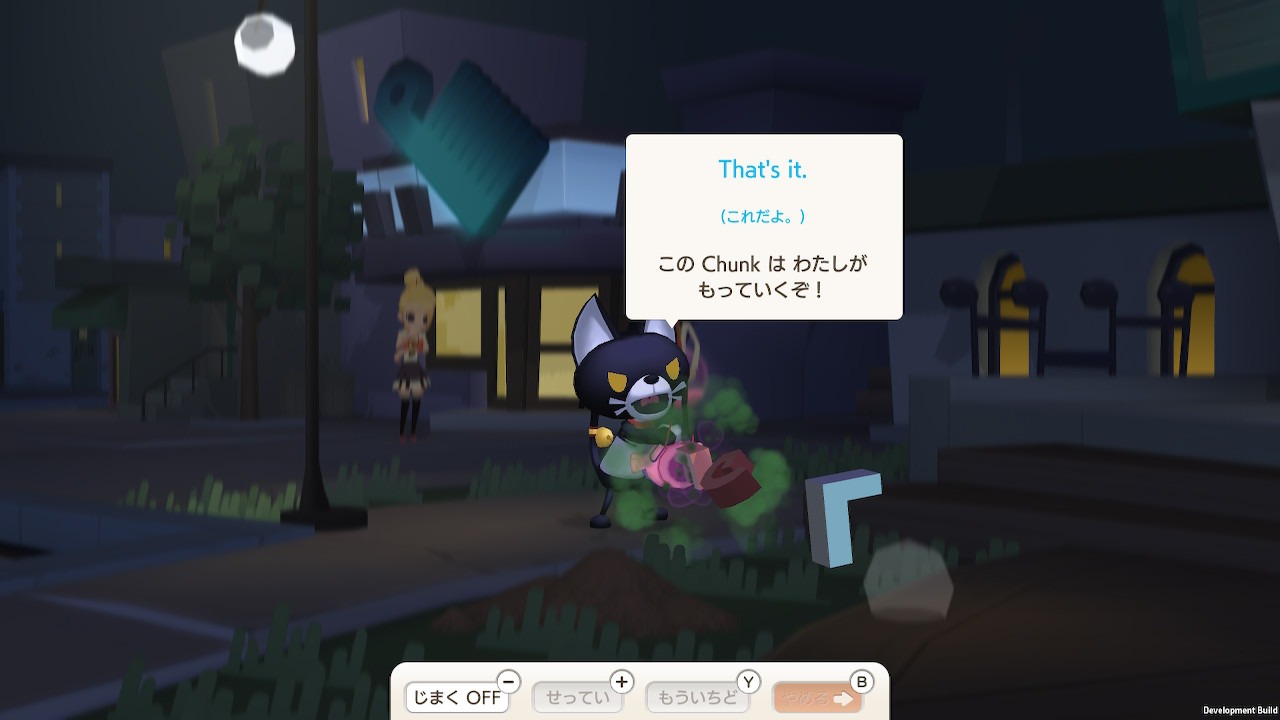Screen dimensions: 1280x720
Task: Click the orange やめる quit button
Action: pos(816,697)
